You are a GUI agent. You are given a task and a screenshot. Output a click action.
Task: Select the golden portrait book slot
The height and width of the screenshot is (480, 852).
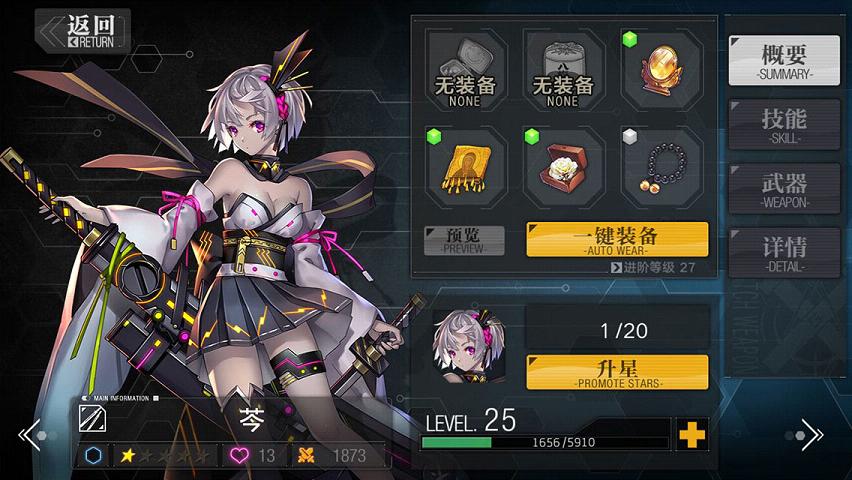tap(464, 167)
